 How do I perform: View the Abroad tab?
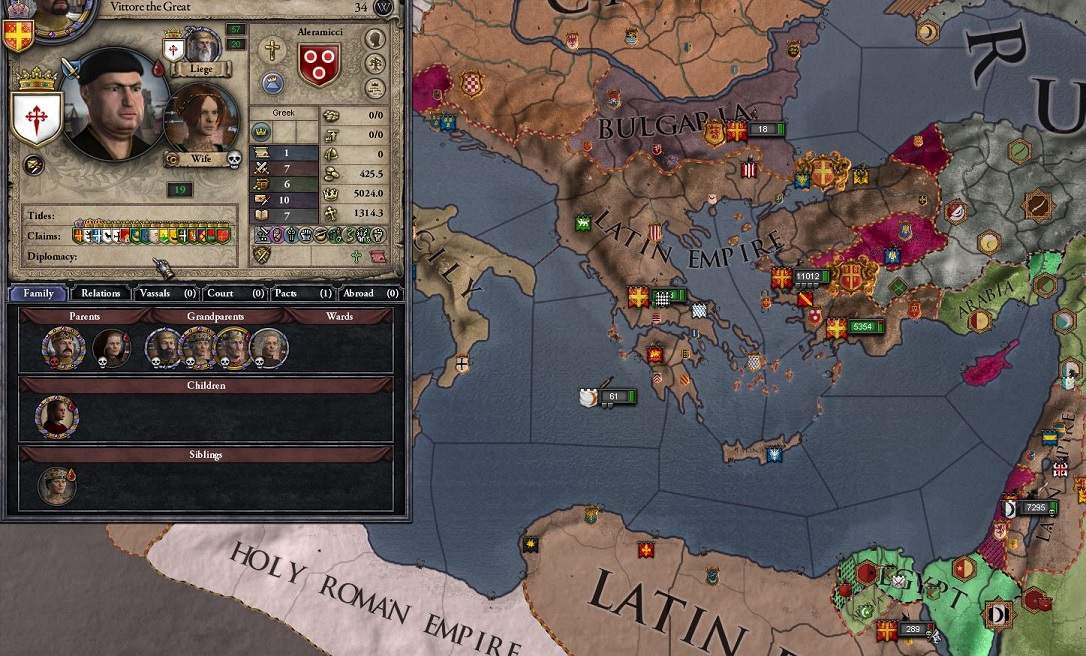tap(370, 293)
